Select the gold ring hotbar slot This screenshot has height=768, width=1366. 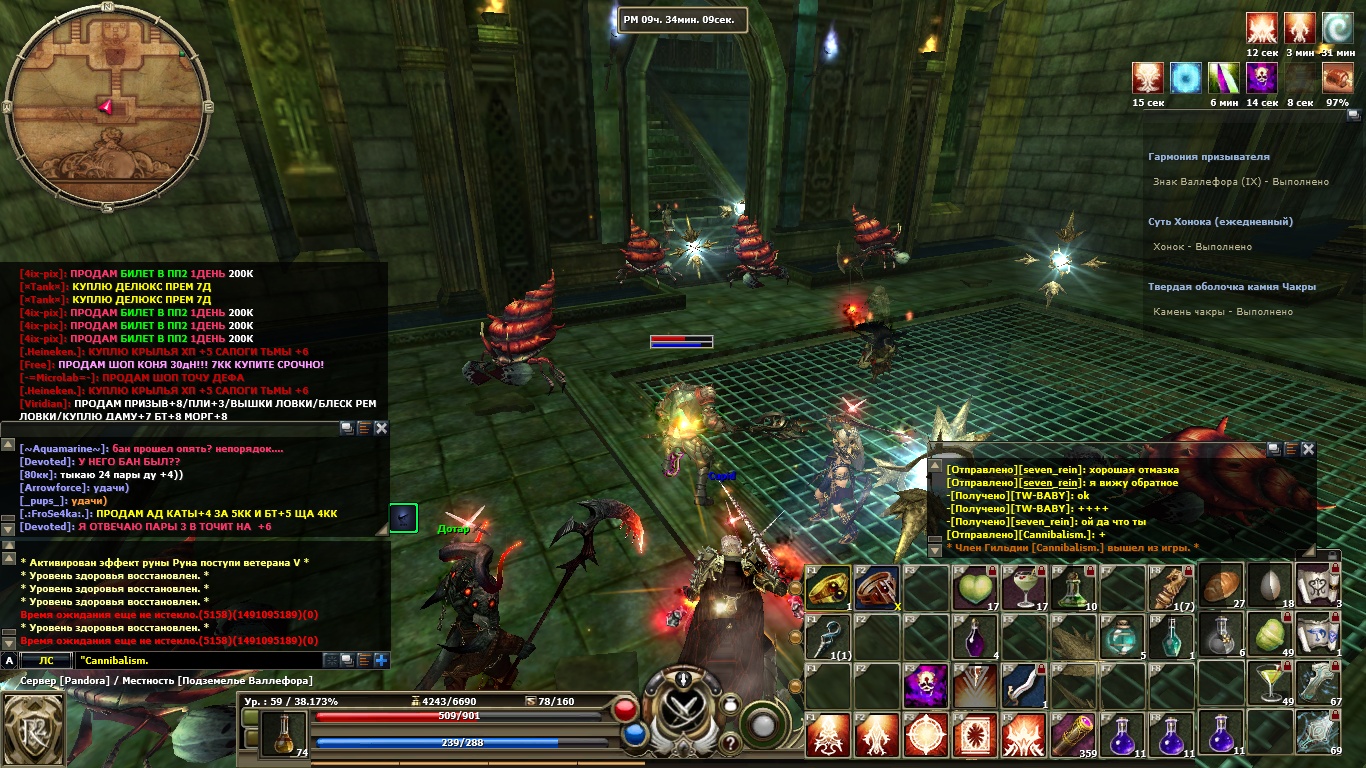coord(828,587)
